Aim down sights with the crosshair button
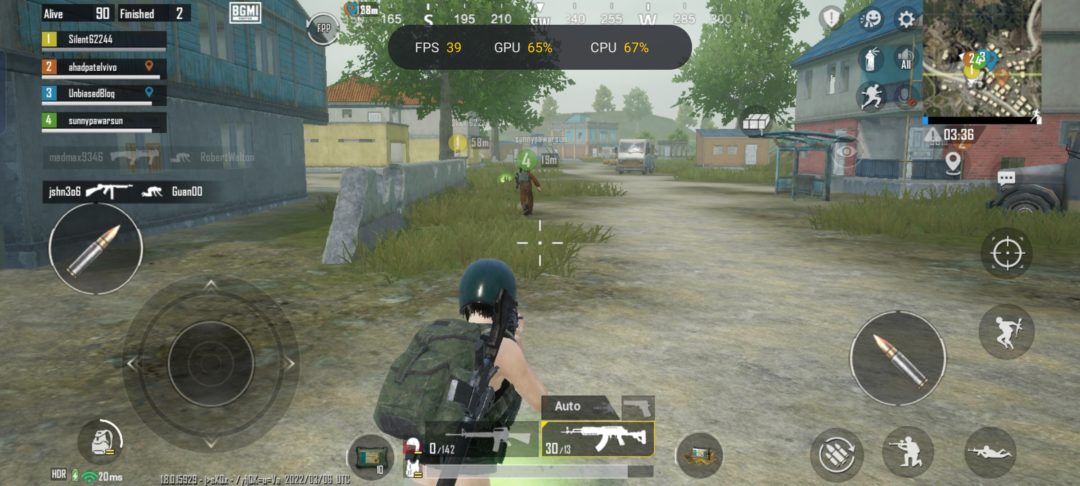This screenshot has width=1080, height=486. [1006, 254]
